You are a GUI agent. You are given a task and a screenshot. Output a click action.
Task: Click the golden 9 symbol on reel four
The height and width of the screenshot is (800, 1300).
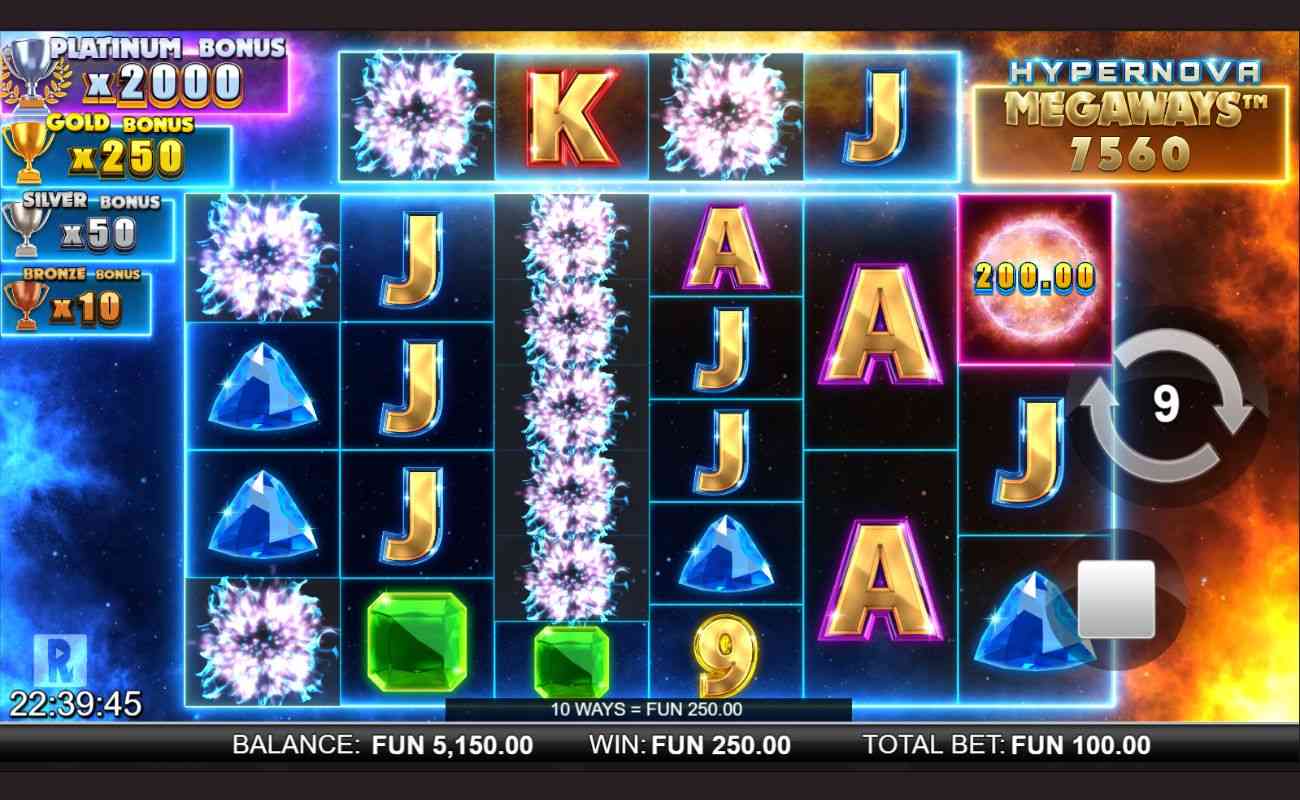pyautogui.click(x=724, y=649)
